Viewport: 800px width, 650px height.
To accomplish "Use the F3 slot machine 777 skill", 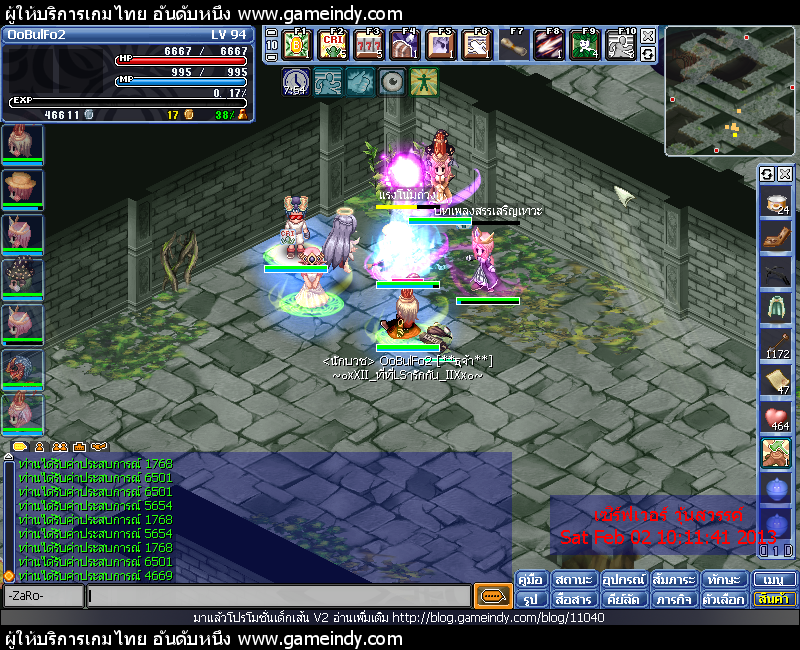I will point(371,45).
